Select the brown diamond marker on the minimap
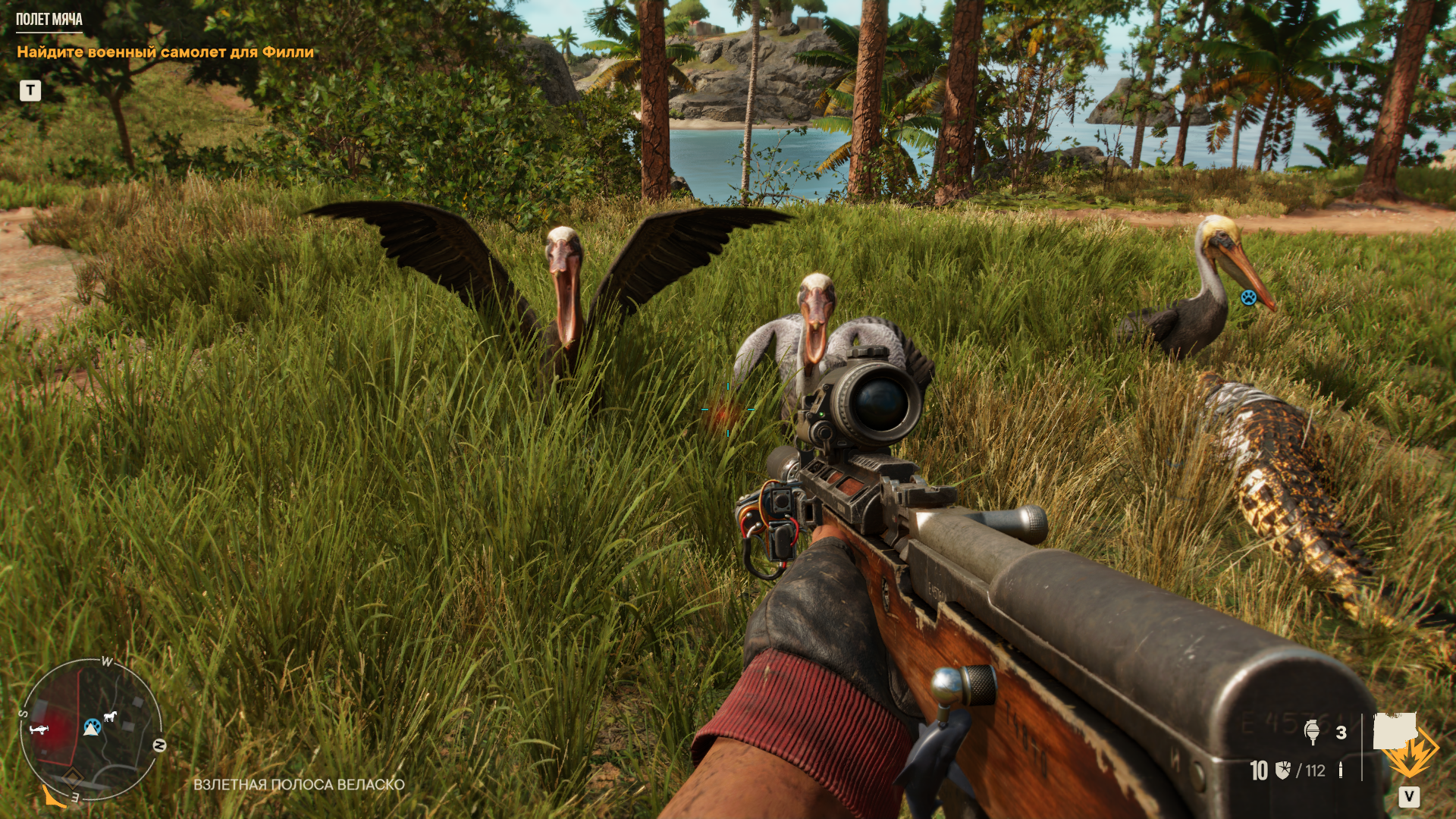The width and height of the screenshot is (1456, 819). click(x=72, y=777)
